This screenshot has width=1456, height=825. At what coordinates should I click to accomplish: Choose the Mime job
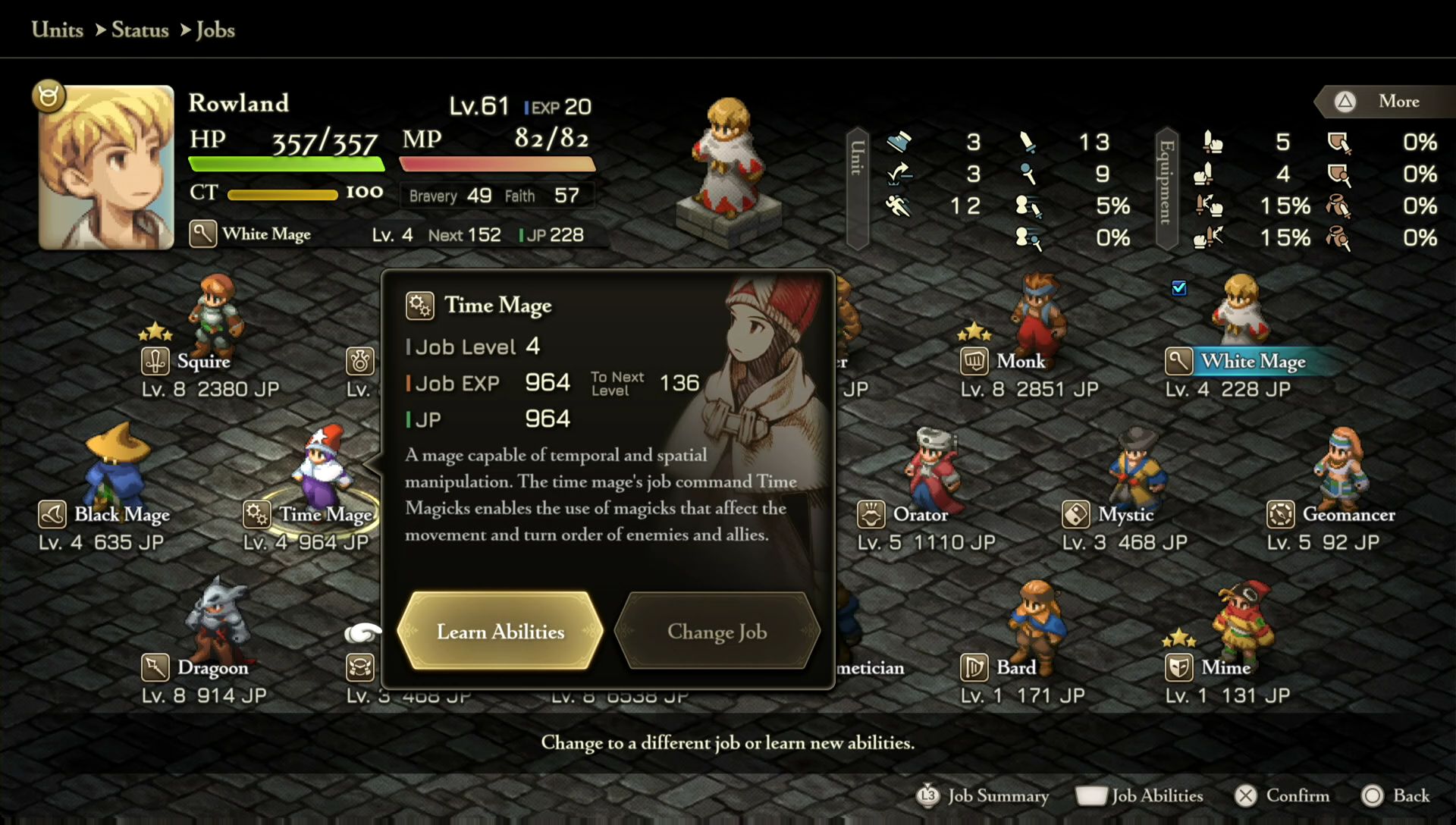coord(1225,667)
